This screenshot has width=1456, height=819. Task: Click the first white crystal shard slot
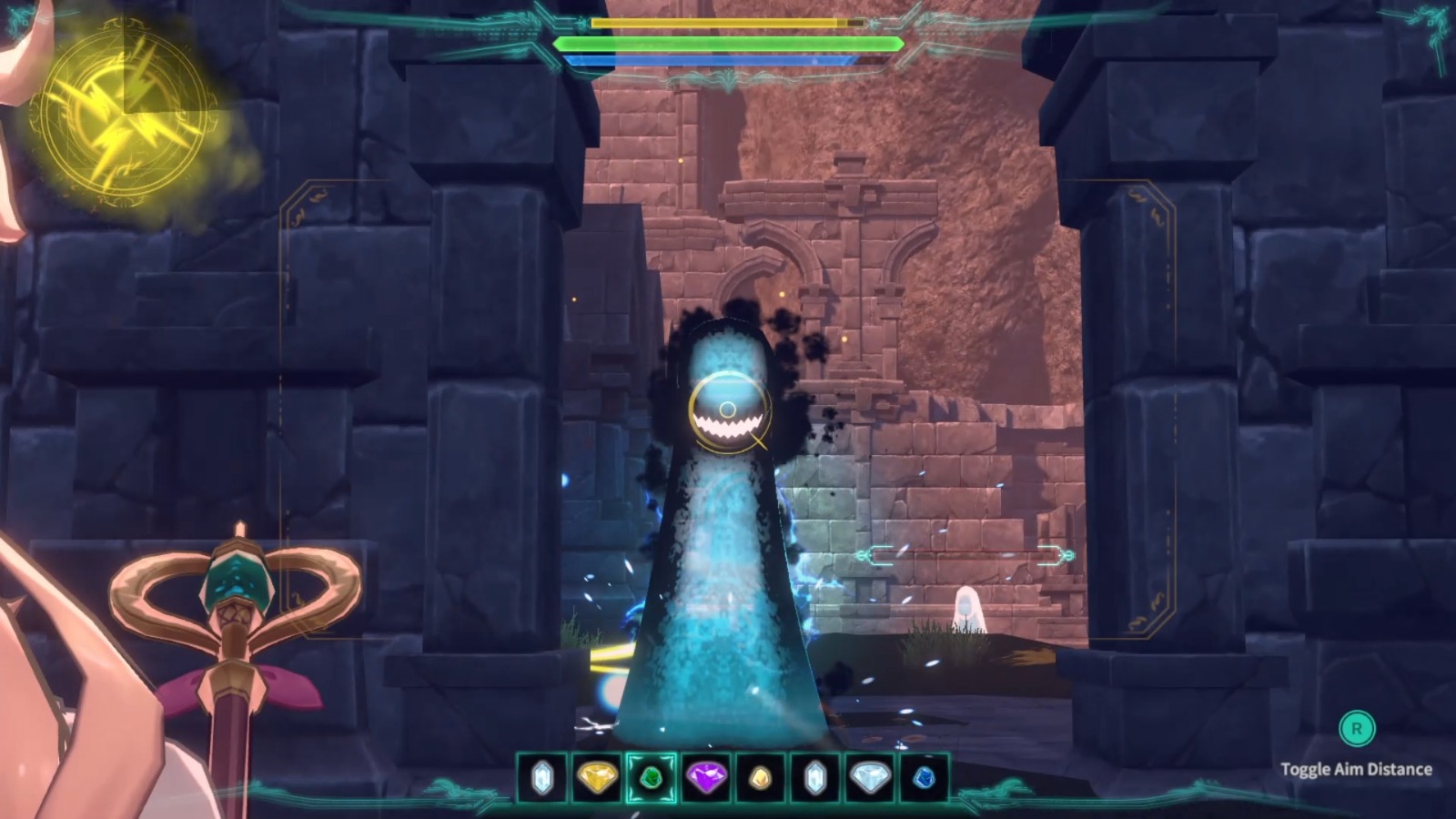(x=544, y=779)
